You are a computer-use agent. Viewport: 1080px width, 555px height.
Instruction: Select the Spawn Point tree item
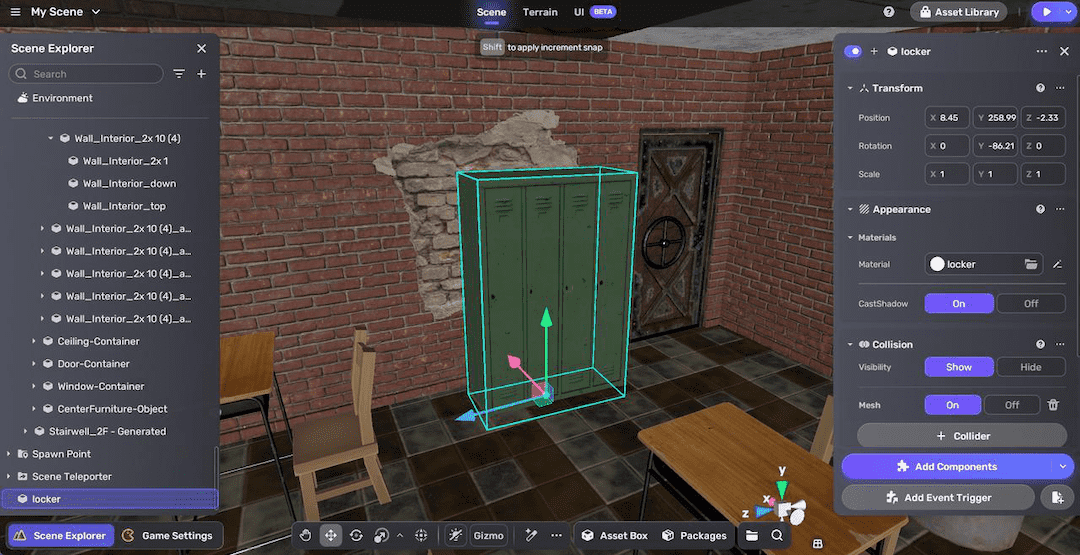pyautogui.click(x=61, y=454)
